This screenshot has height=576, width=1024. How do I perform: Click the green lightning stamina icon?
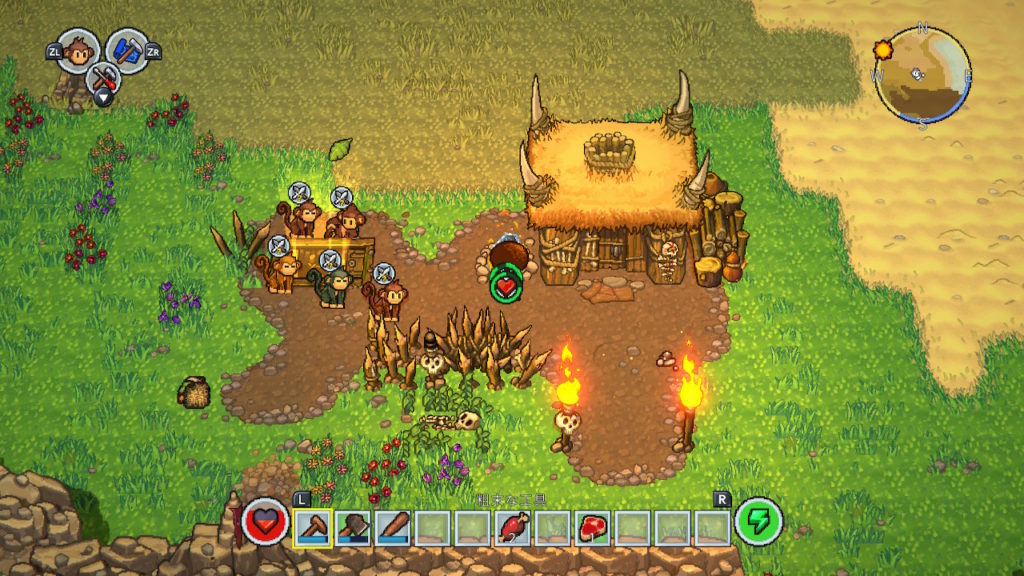(x=759, y=521)
